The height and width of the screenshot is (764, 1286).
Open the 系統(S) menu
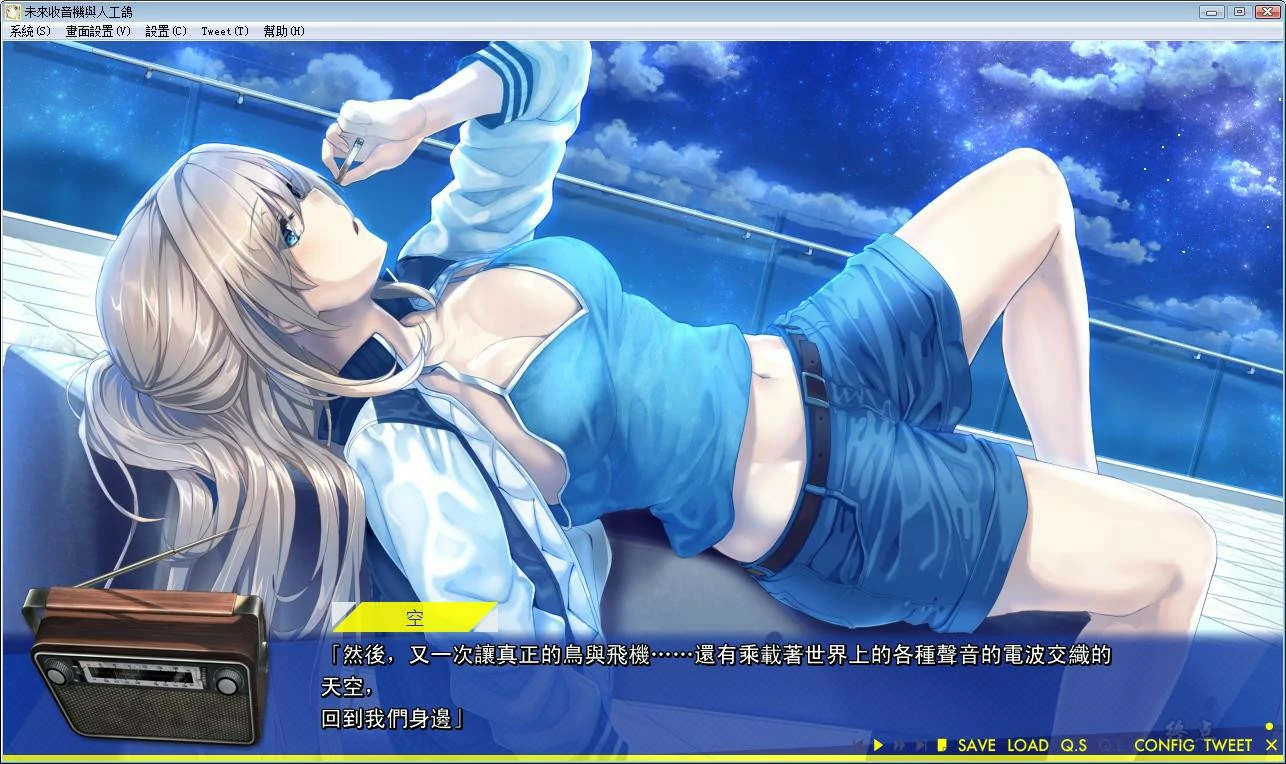click(x=29, y=31)
